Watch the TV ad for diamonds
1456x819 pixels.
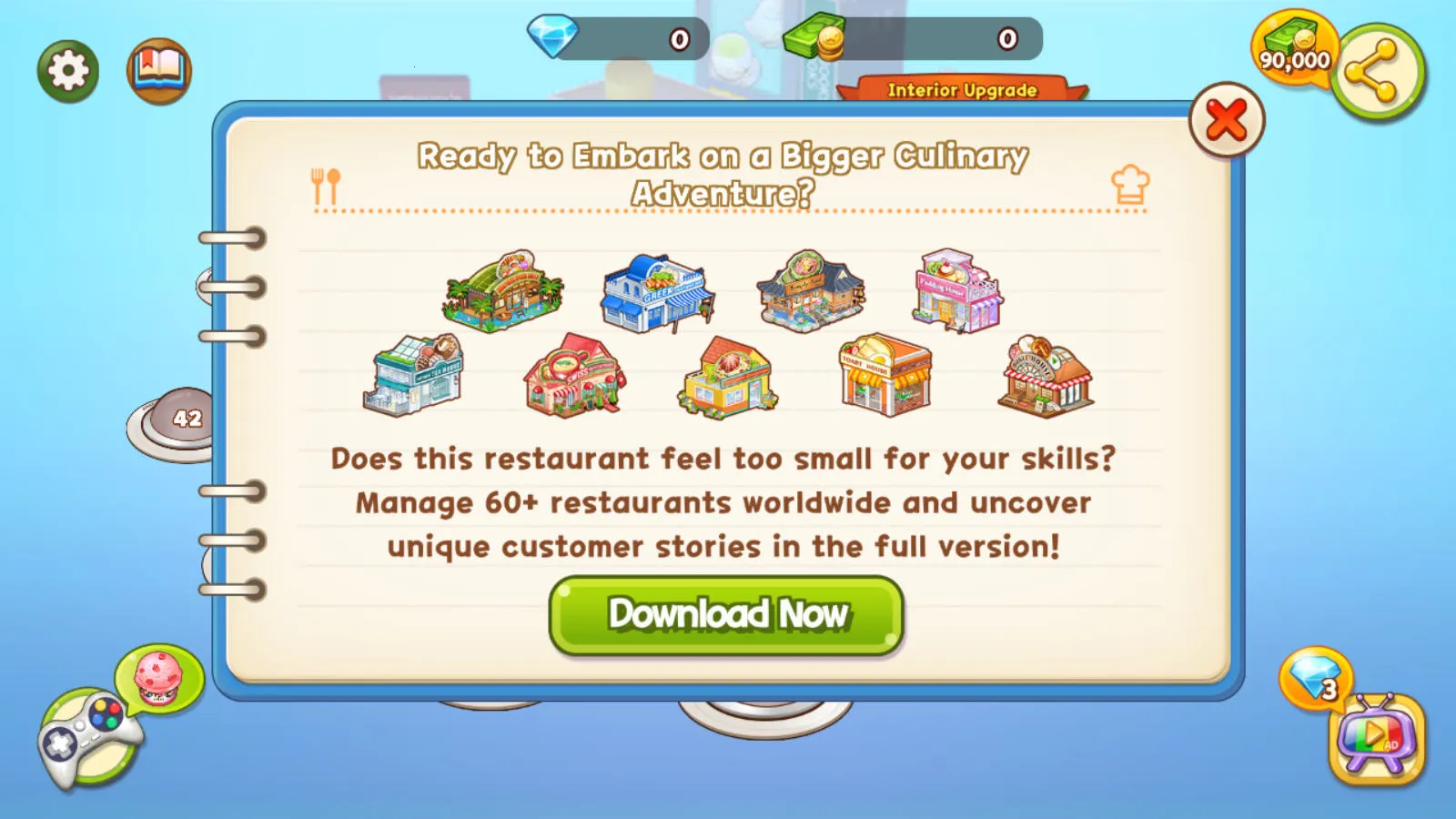pos(1376,738)
